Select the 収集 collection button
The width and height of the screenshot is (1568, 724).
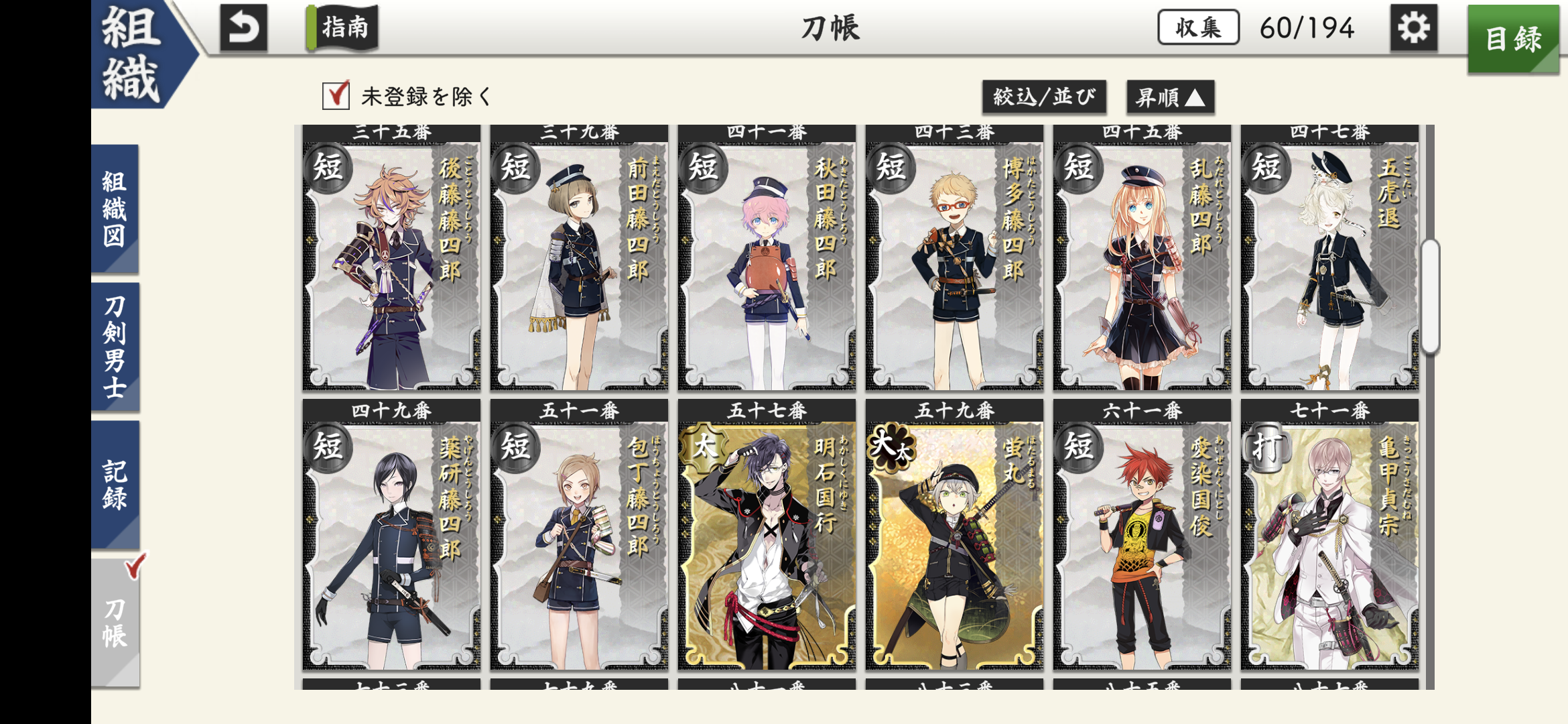[1198, 28]
